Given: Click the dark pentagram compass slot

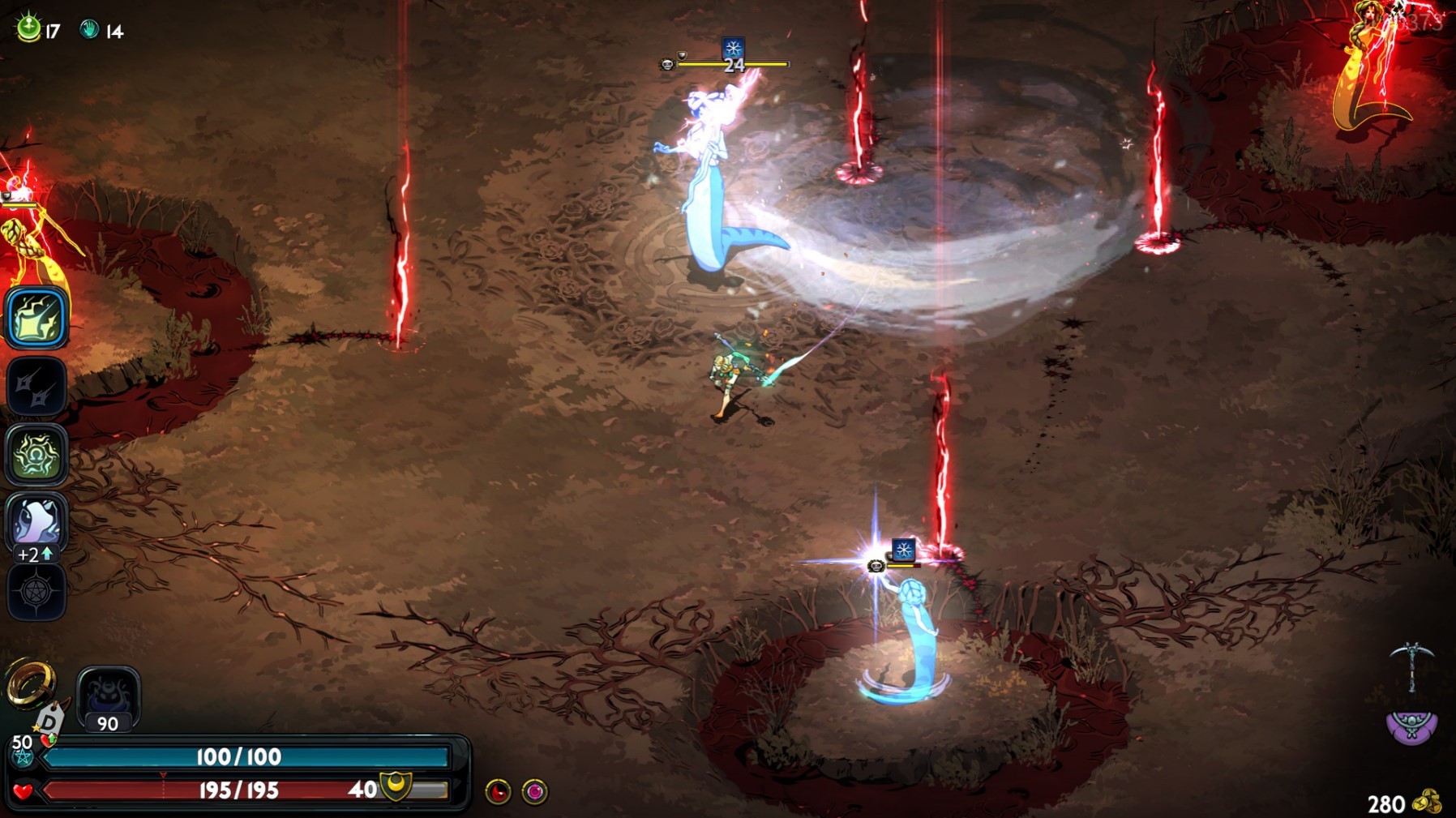Looking at the screenshot, I should pos(36,592).
